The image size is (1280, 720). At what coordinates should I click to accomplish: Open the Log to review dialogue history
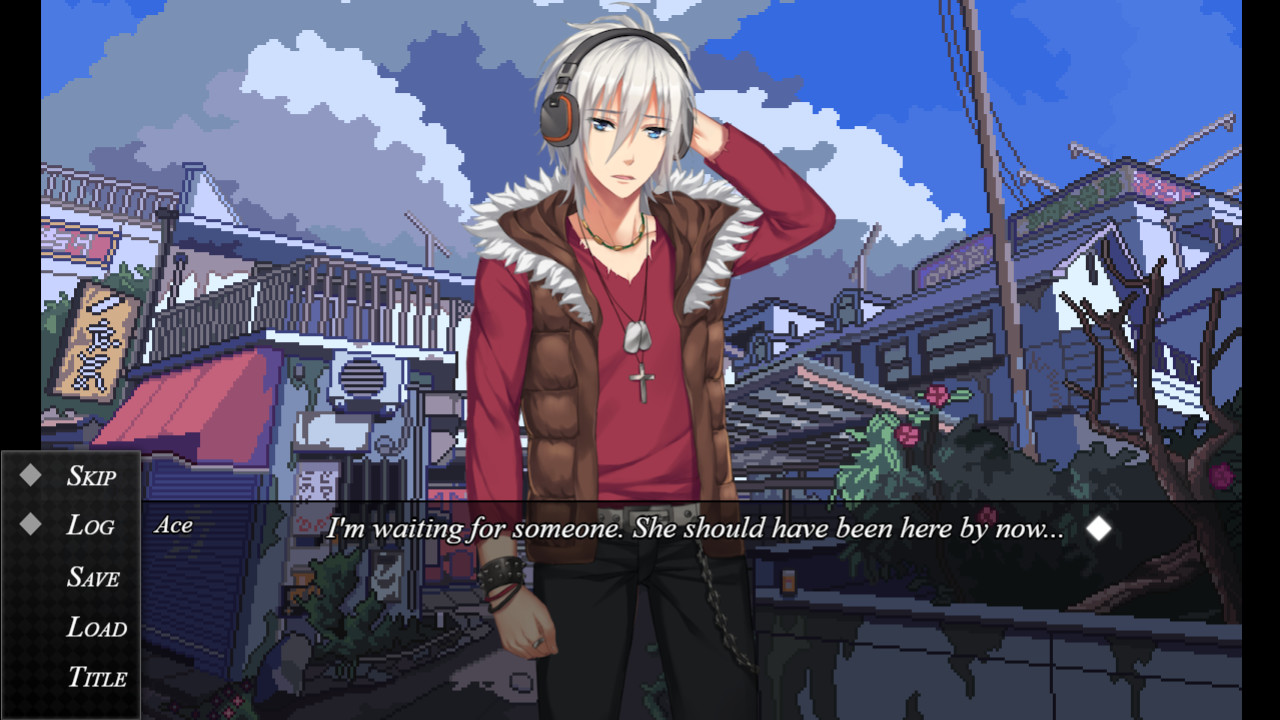pyautogui.click(x=93, y=524)
